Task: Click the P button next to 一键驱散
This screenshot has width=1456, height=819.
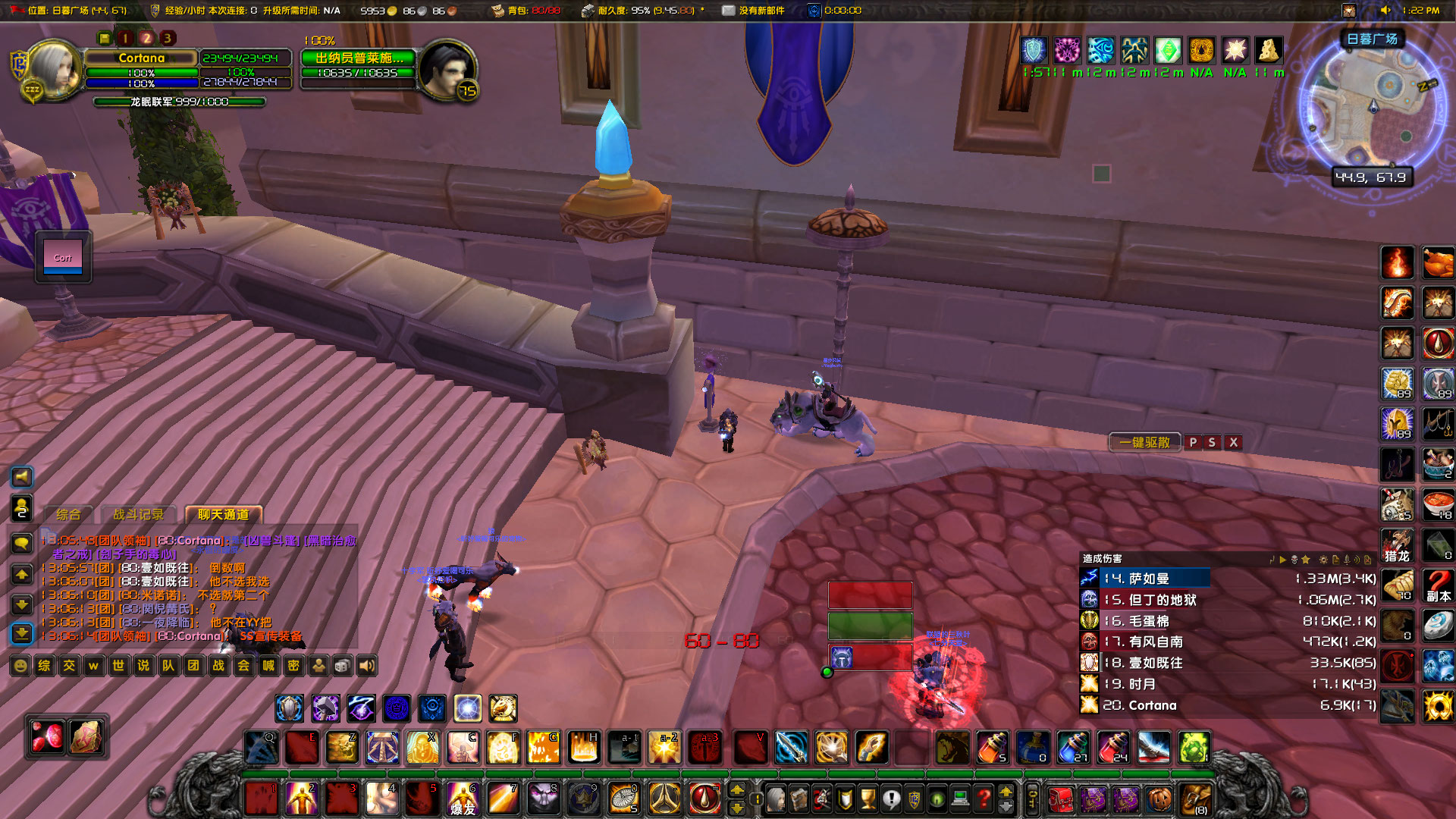Action: pos(1193,442)
